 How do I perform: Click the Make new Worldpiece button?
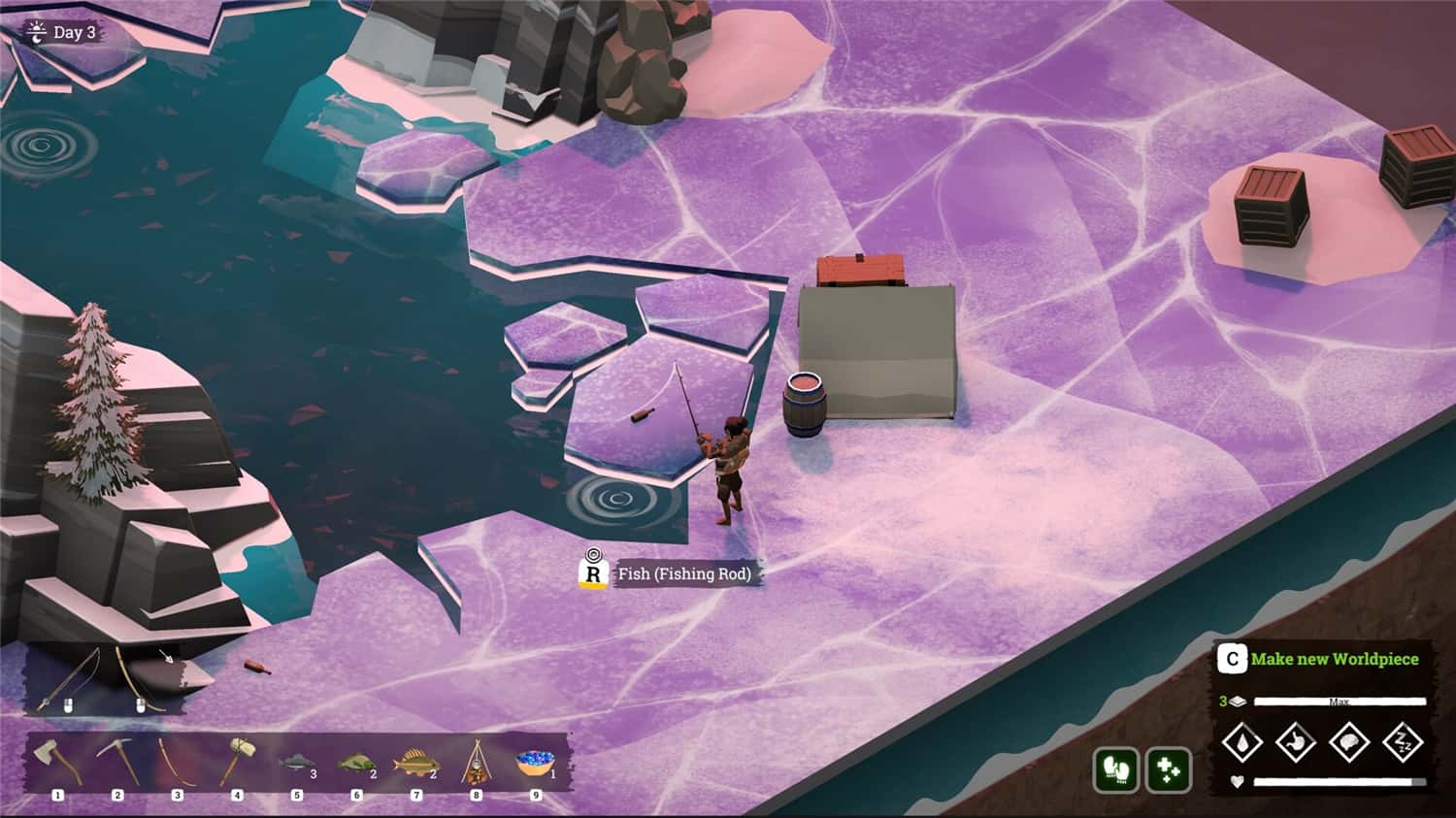(1335, 659)
